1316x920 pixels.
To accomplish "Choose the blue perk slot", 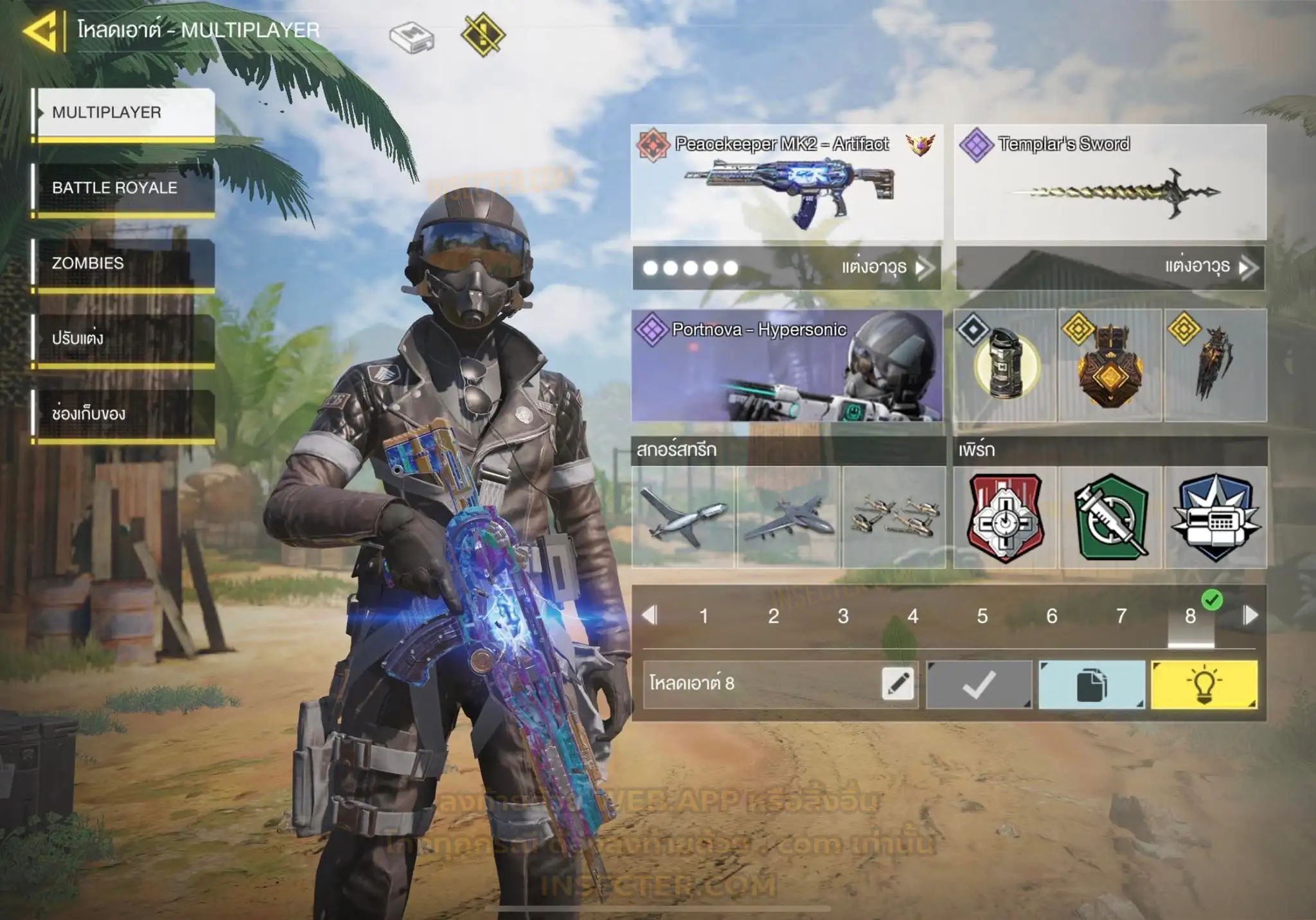I will point(1216,517).
